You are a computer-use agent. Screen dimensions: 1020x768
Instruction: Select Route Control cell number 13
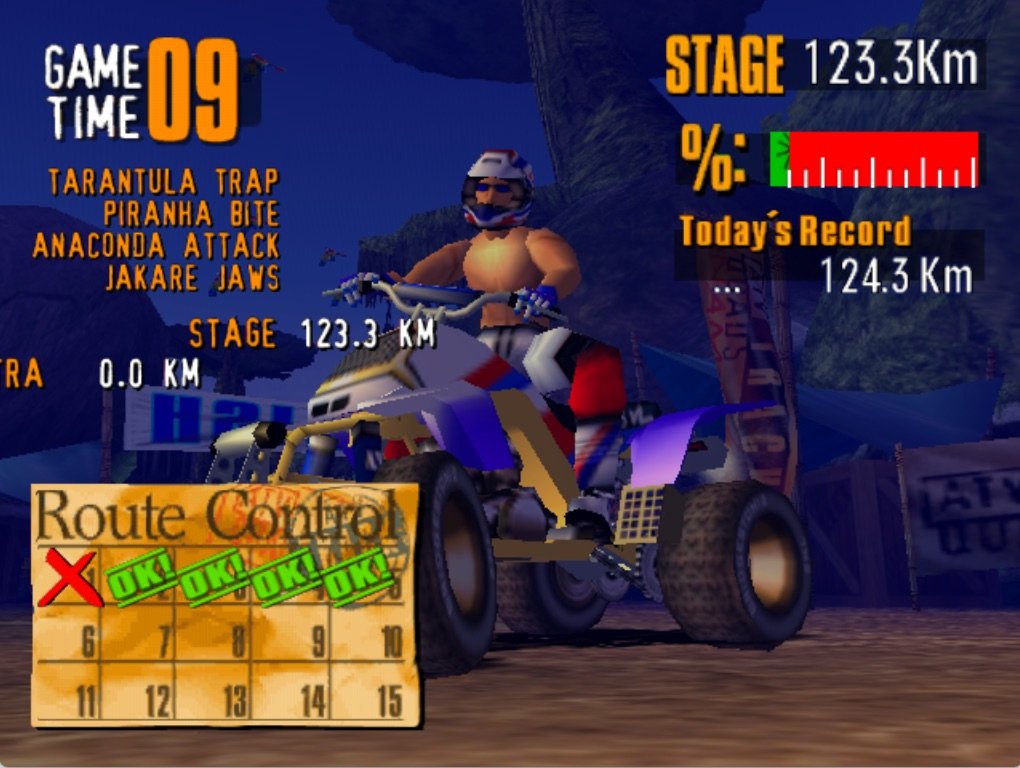[x=214, y=692]
